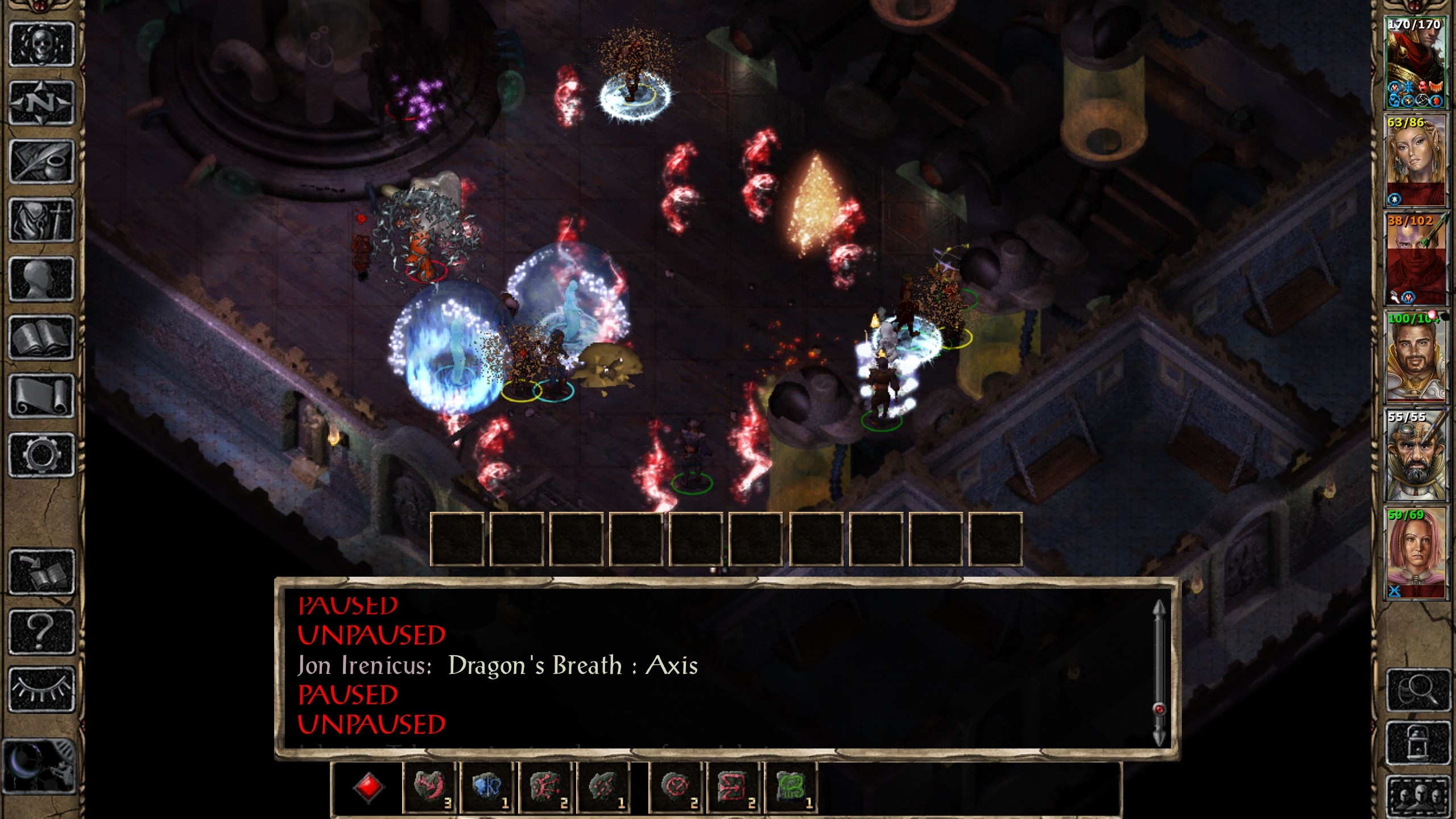Show the character record sheet
The image size is (1456, 819).
[x=42, y=279]
